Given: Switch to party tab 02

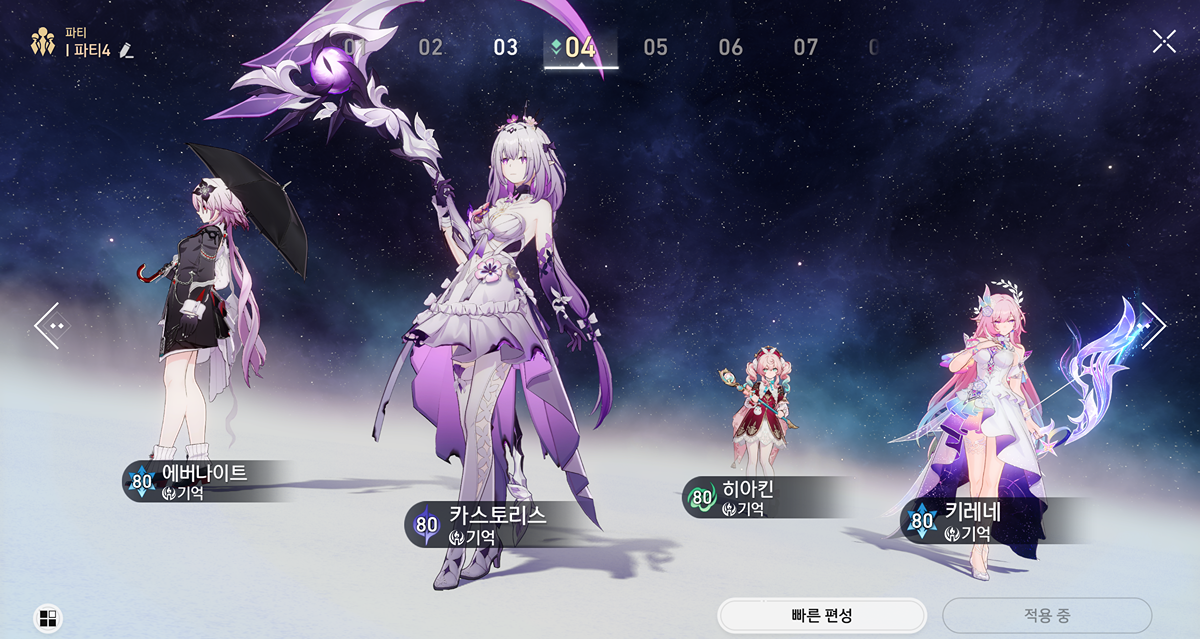Looking at the screenshot, I should tap(431, 47).
